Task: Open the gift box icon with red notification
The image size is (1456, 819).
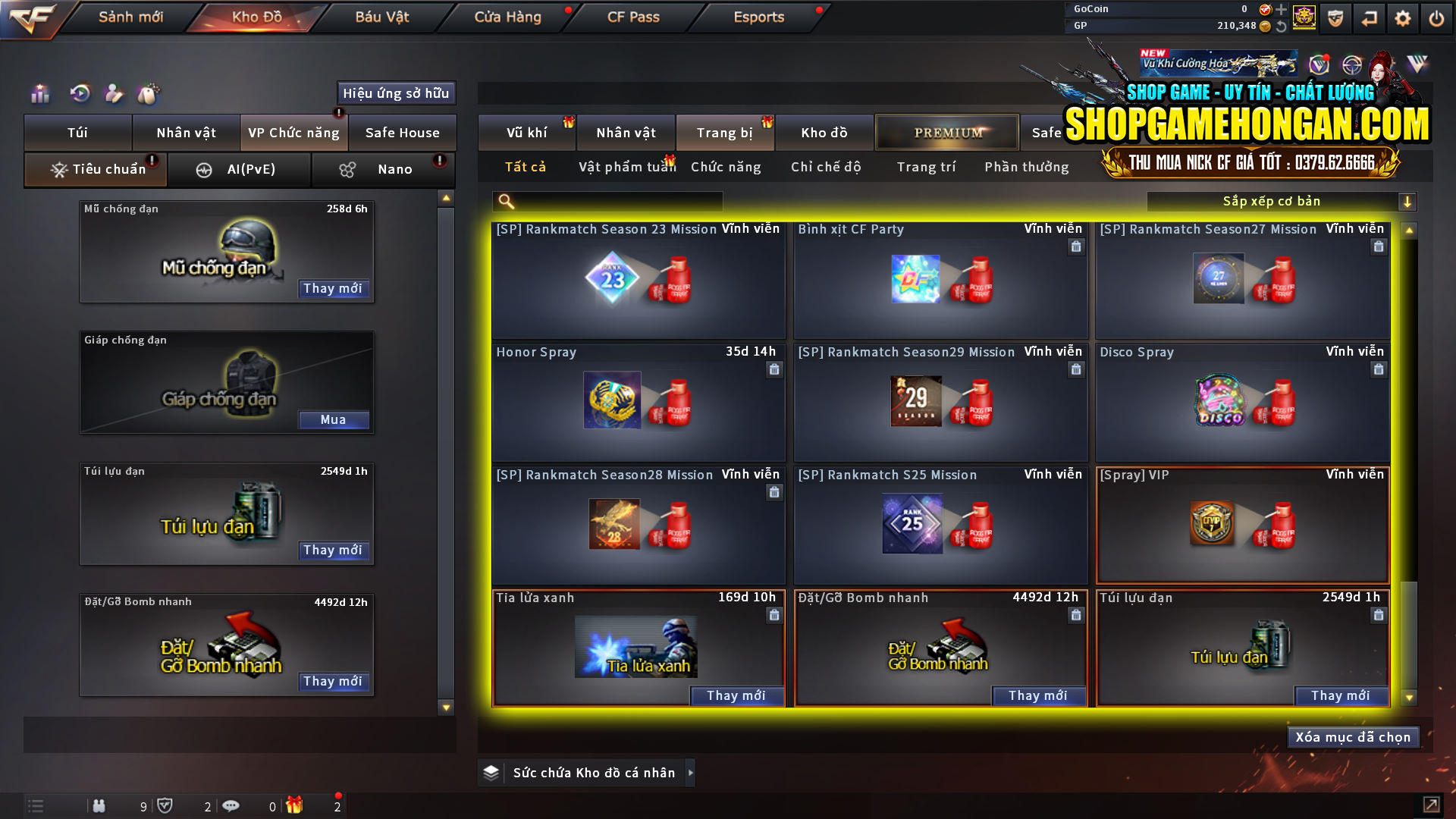Action: click(297, 805)
